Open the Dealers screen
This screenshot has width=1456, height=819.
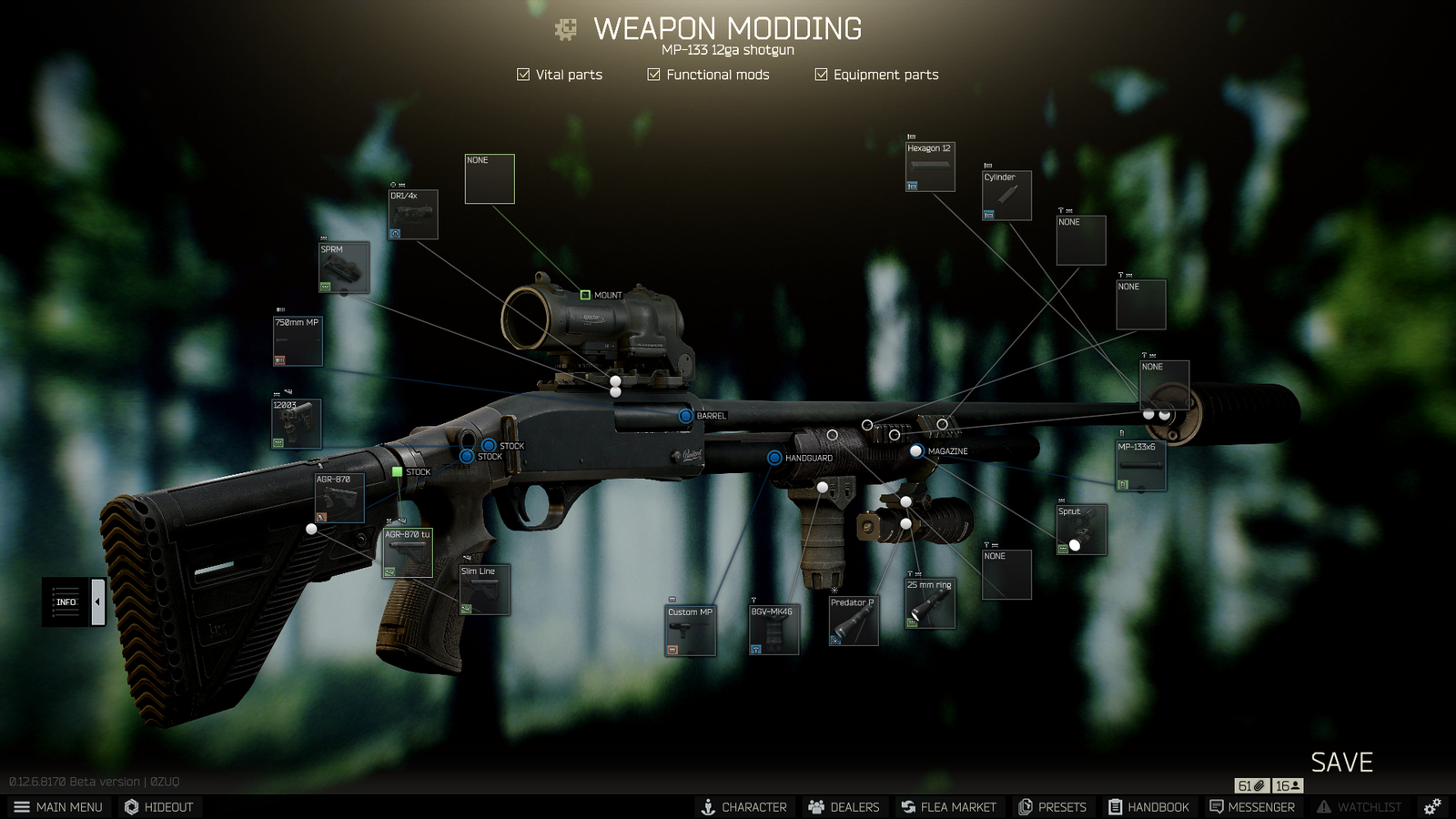pos(843,806)
